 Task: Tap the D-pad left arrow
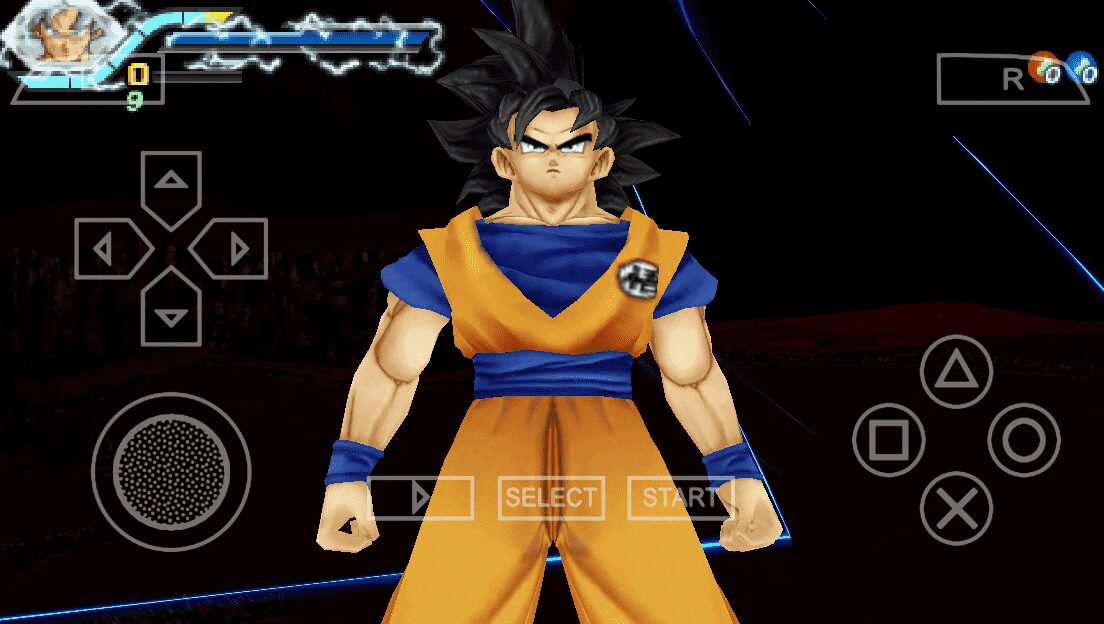107,248
